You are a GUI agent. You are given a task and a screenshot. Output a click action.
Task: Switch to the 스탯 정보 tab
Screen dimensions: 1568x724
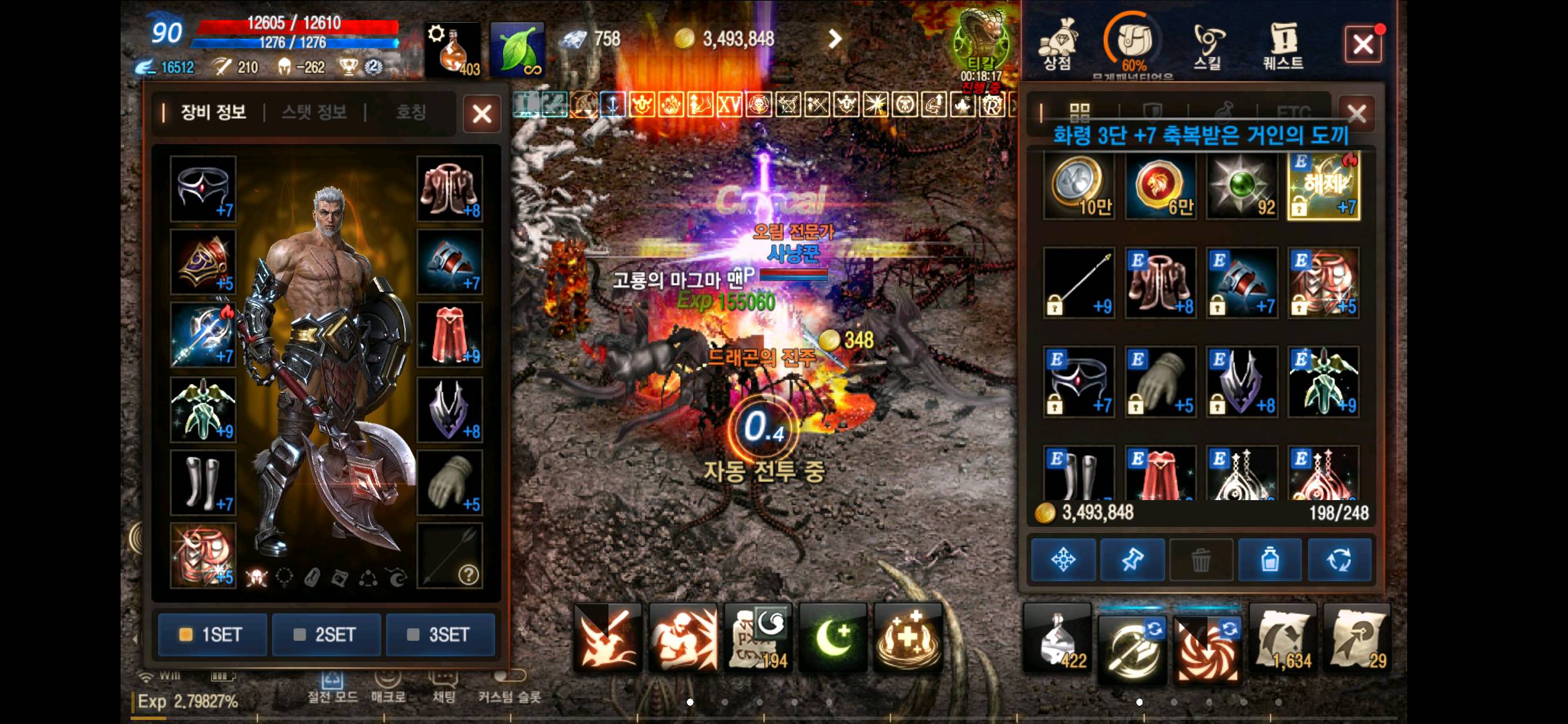click(314, 112)
